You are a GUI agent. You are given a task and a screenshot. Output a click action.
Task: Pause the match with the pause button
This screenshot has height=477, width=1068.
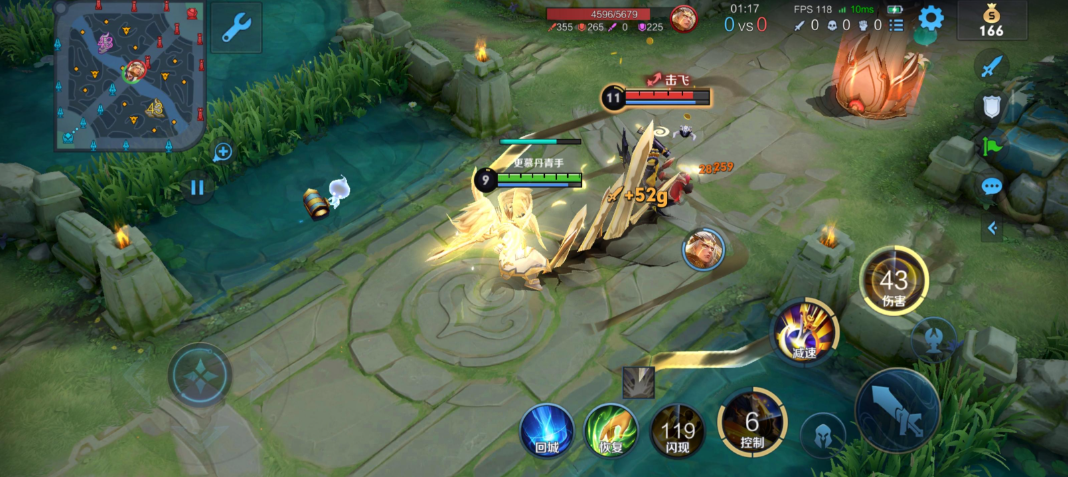point(197,187)
